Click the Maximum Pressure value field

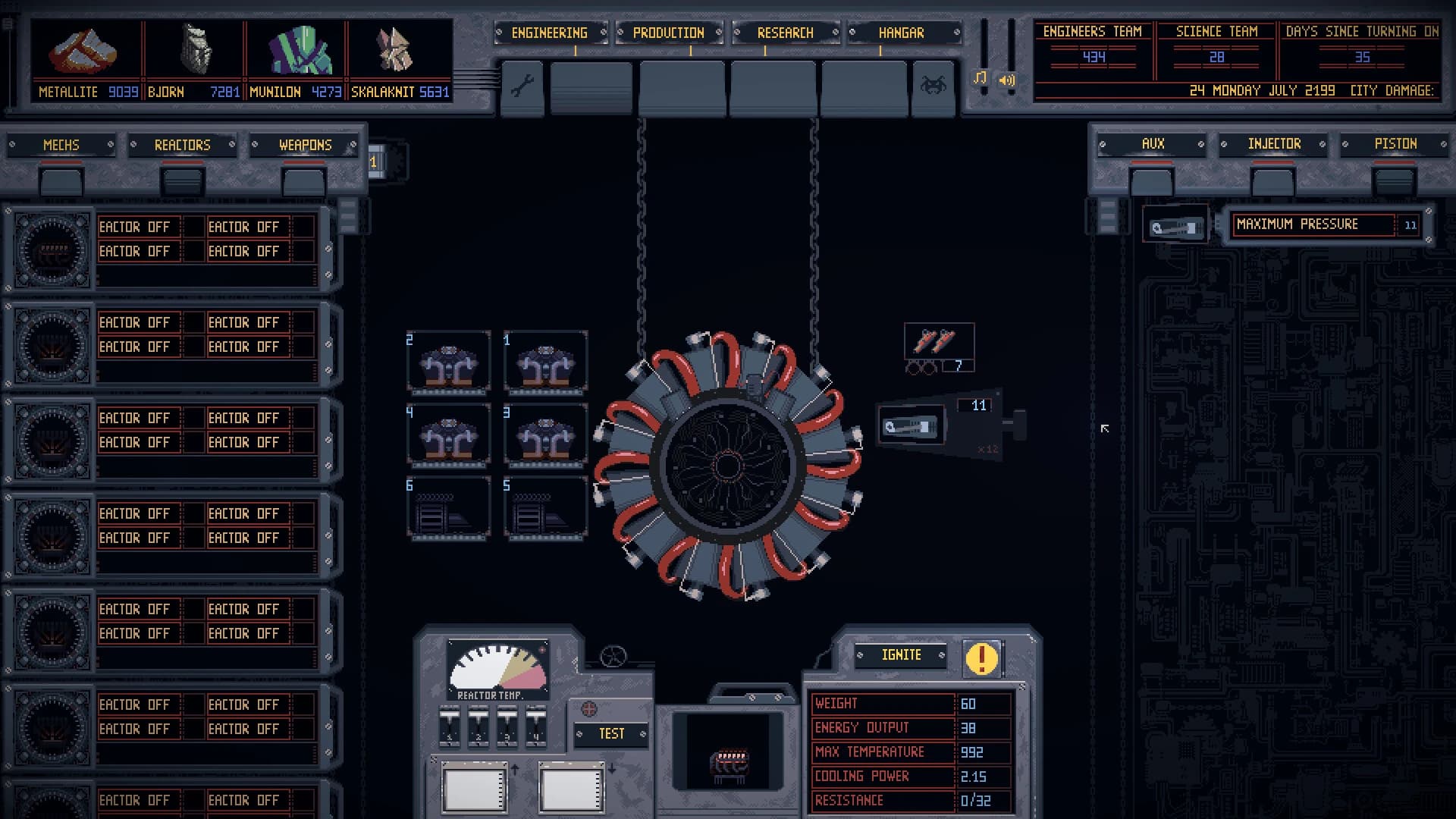pyautogui.click(x=1409, y=224)
